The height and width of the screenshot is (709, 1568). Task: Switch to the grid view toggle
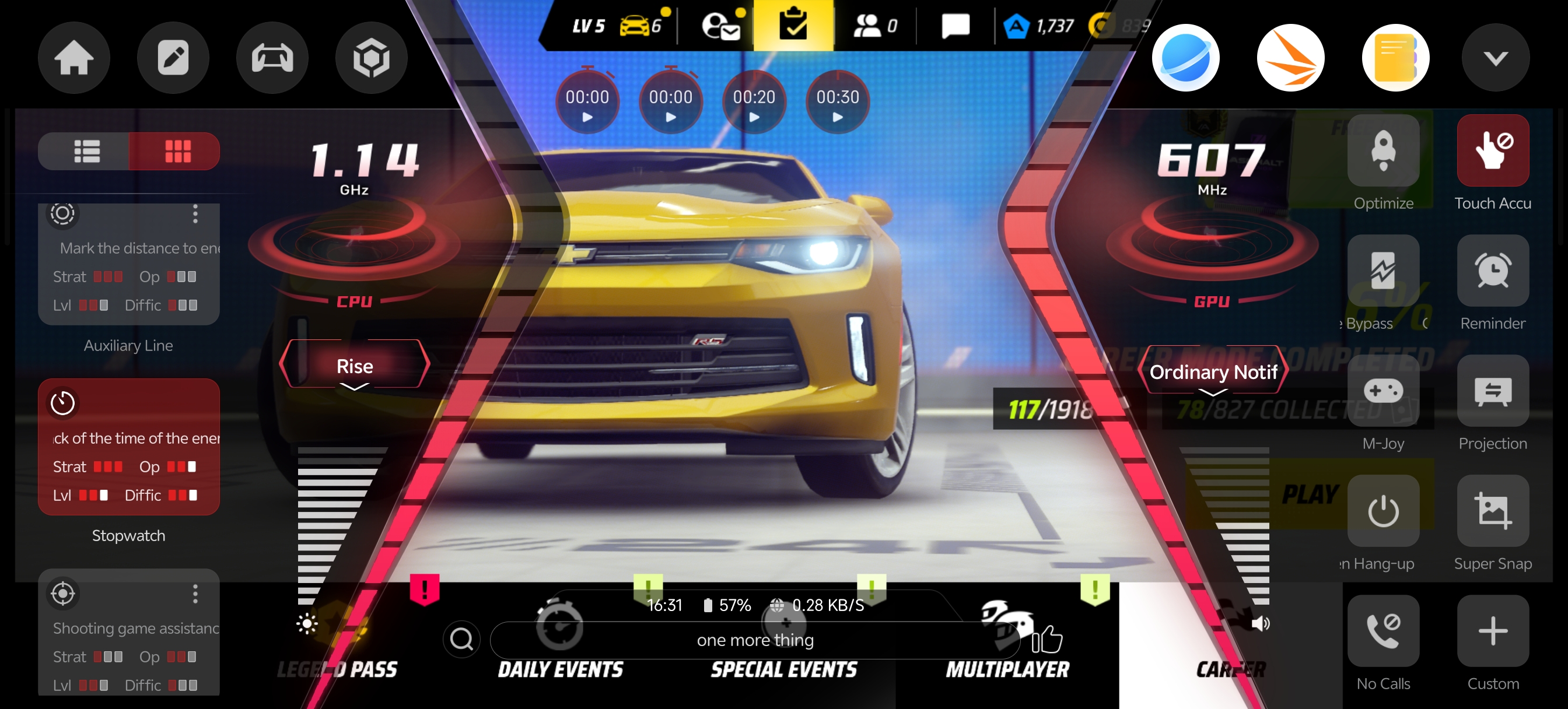tap(177, 152)
